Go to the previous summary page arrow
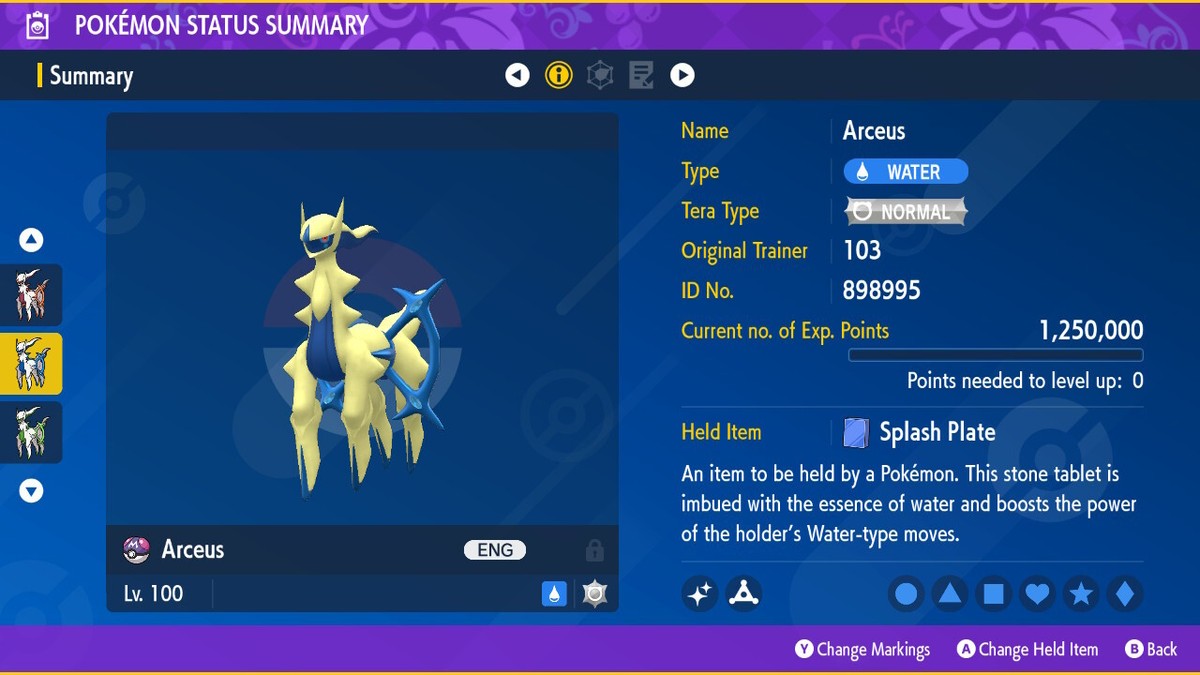The image size is (1200, 675). pyautogui.click(x=517, y=75)
